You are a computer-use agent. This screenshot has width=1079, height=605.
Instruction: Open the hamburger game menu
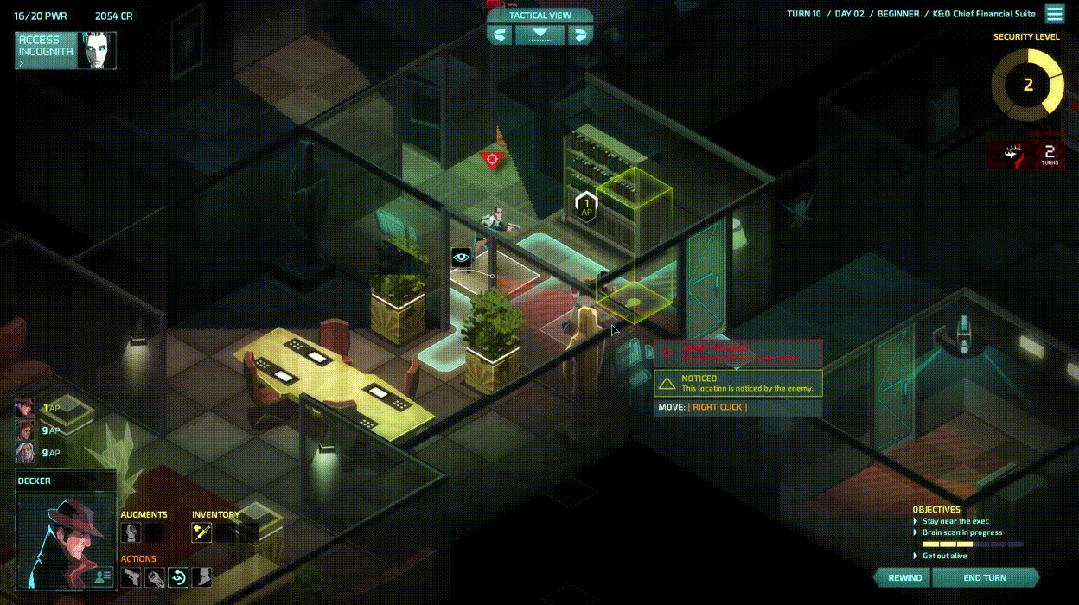(x=1055, y=14)
